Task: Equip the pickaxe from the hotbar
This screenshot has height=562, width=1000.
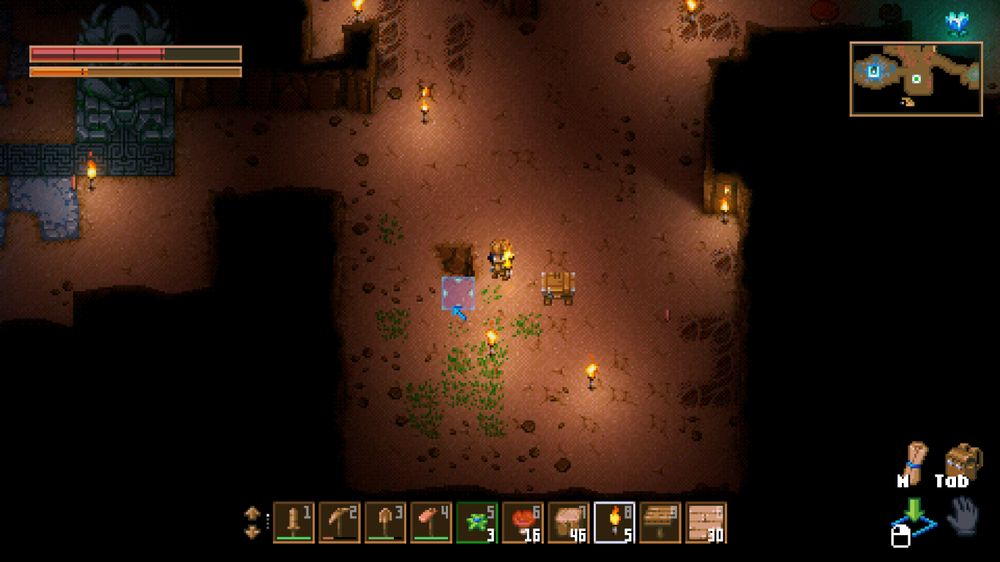Action: (339, 522)
